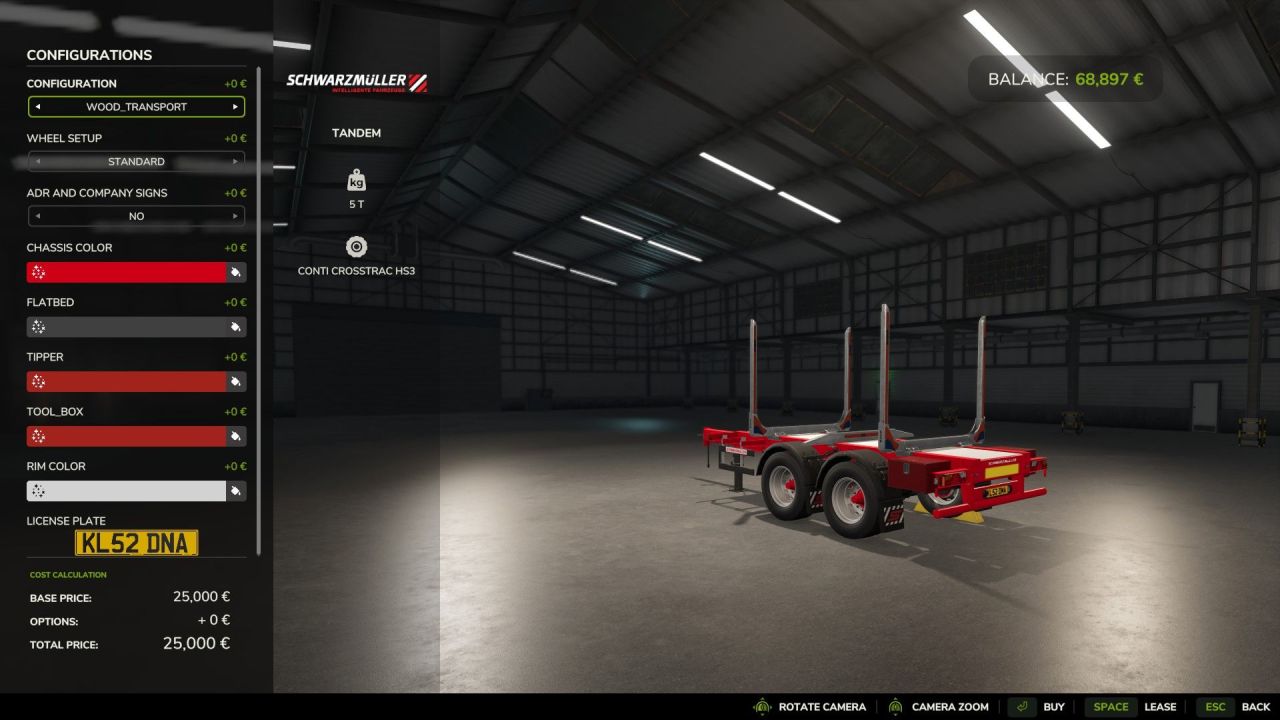
Task: Click the Schwarzmüller brand logo
Action: (355, 81)
